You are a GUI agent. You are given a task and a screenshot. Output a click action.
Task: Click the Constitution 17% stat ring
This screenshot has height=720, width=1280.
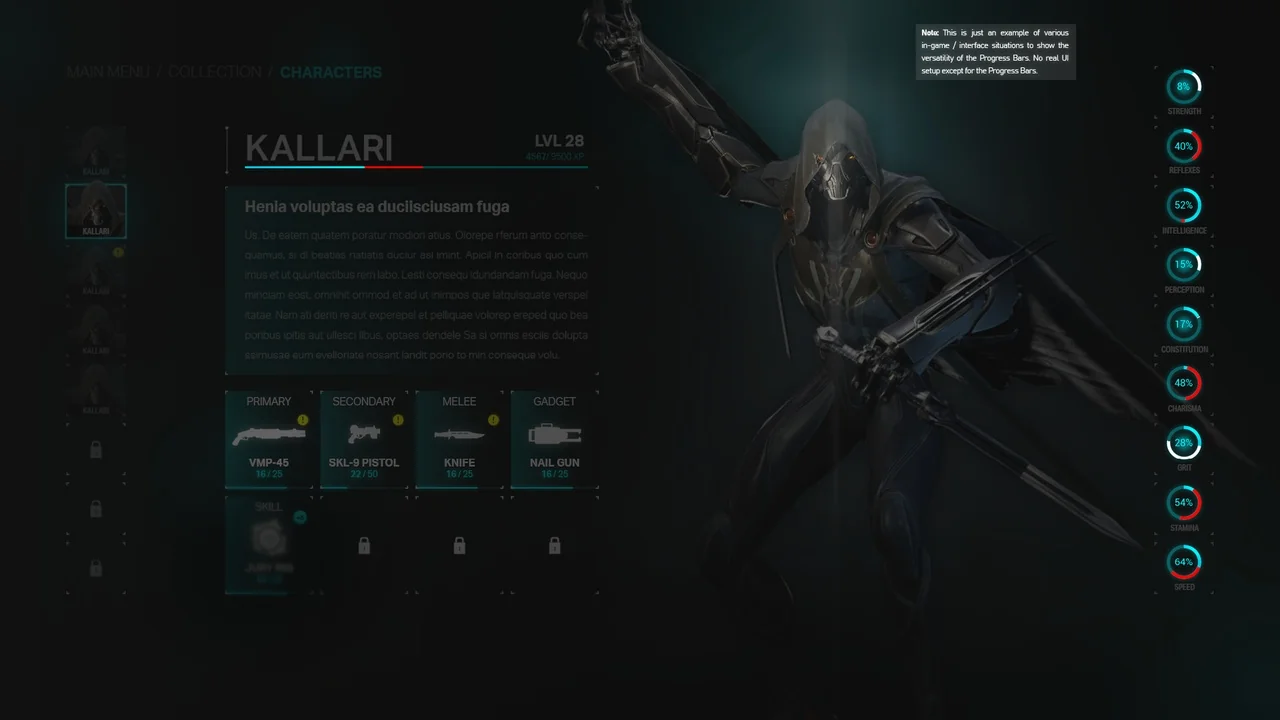click(1184, 324)
